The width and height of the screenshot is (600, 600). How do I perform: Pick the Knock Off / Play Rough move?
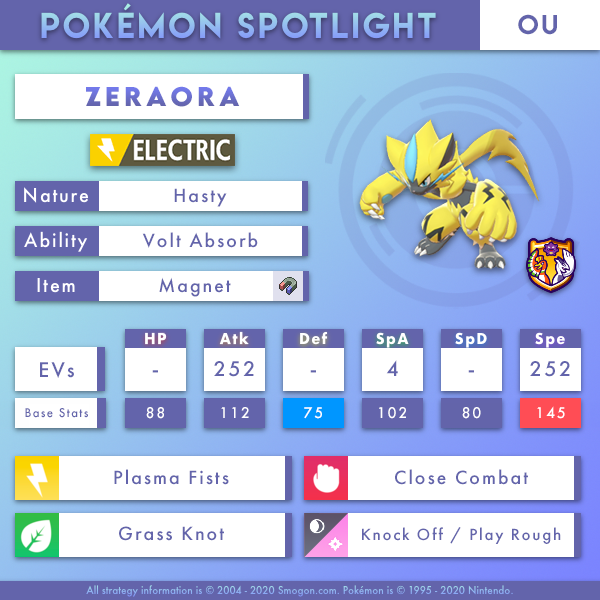[460, 534]
